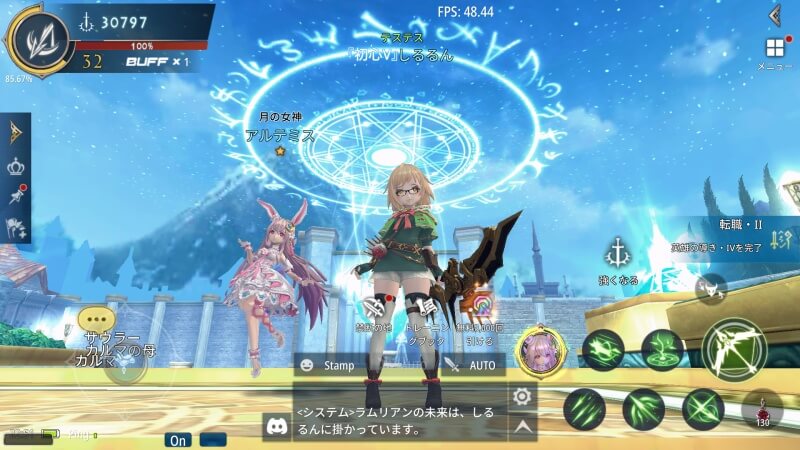This screenshot has height=450, width=800.
Task: Open the yellow speech bubble chat
Action: click(x=92, y=320)
